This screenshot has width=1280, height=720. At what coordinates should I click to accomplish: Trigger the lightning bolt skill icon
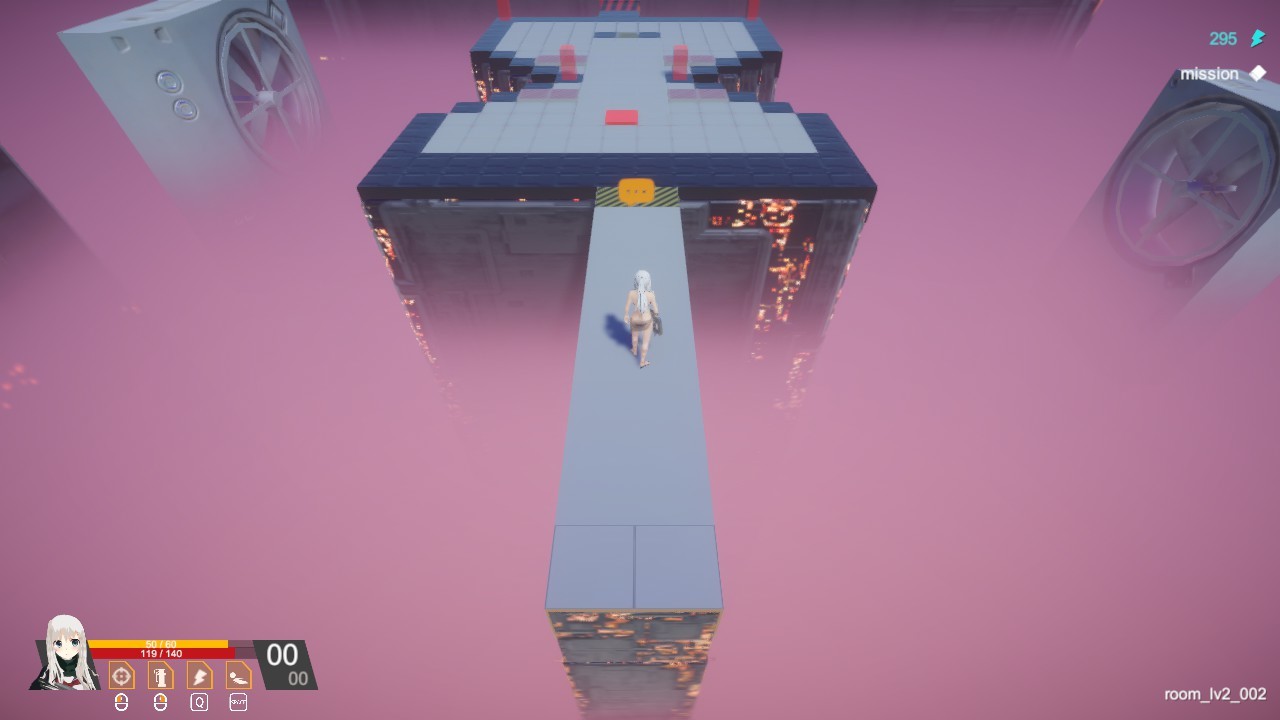(199, 675)
